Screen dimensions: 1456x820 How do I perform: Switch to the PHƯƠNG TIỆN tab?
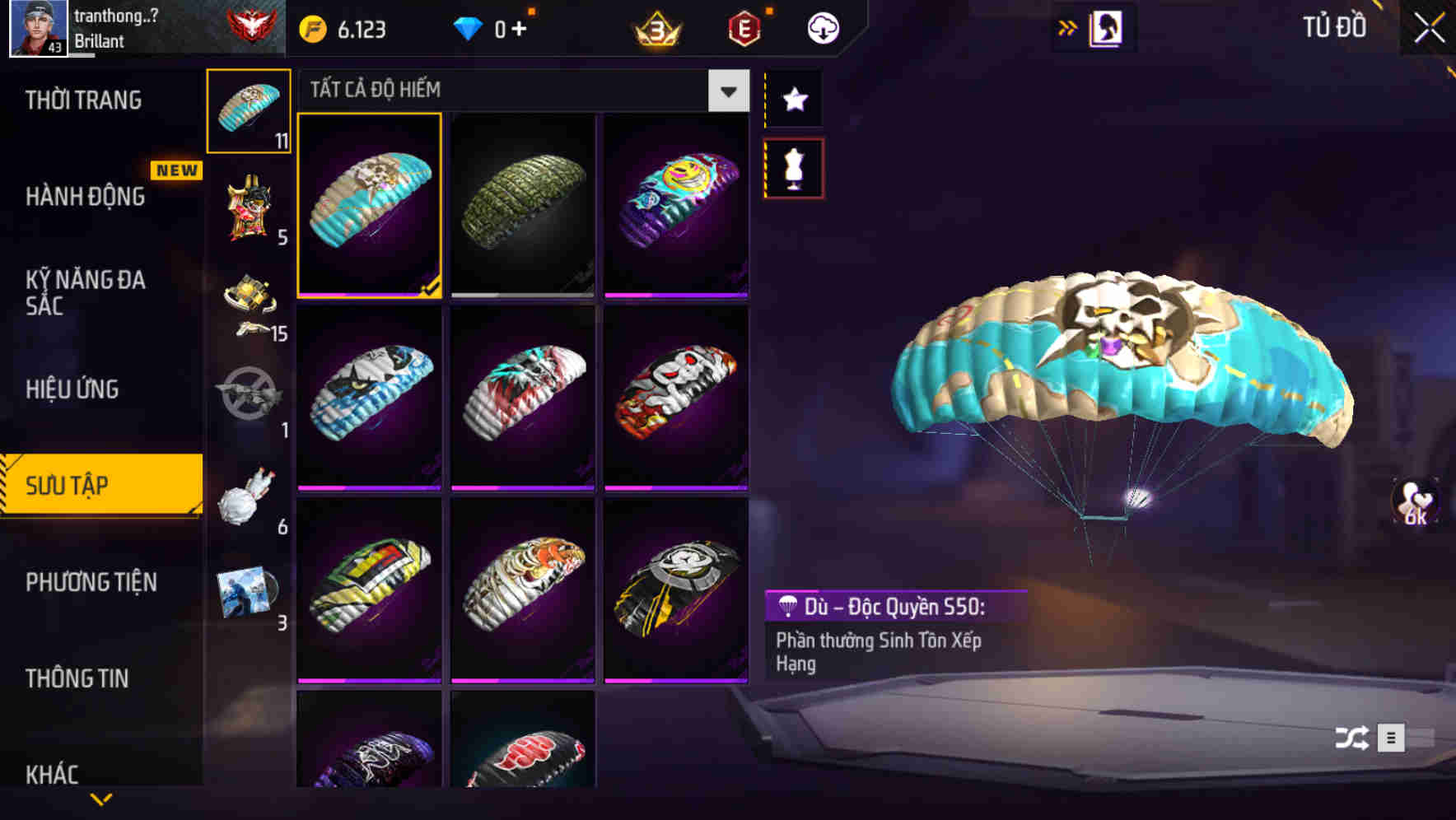tap(91, 582)
